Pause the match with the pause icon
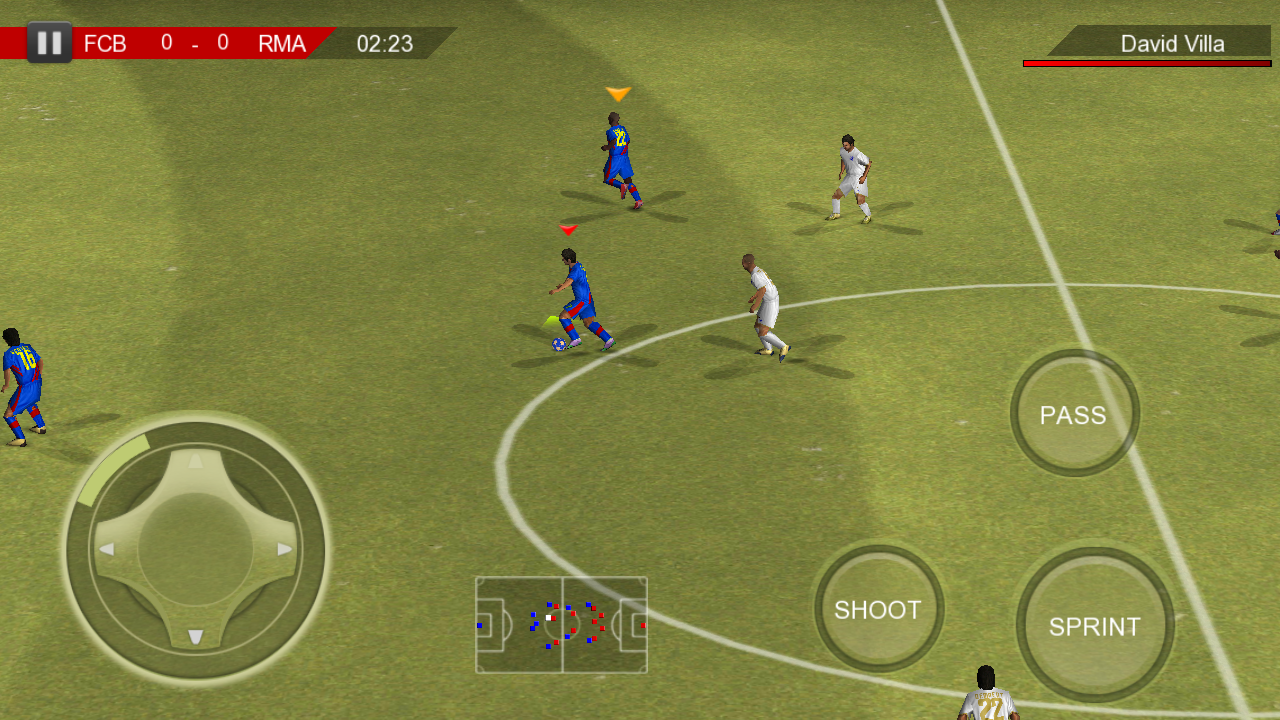Viewport: 1280px width, 720px height. click(x=48, y=42)
